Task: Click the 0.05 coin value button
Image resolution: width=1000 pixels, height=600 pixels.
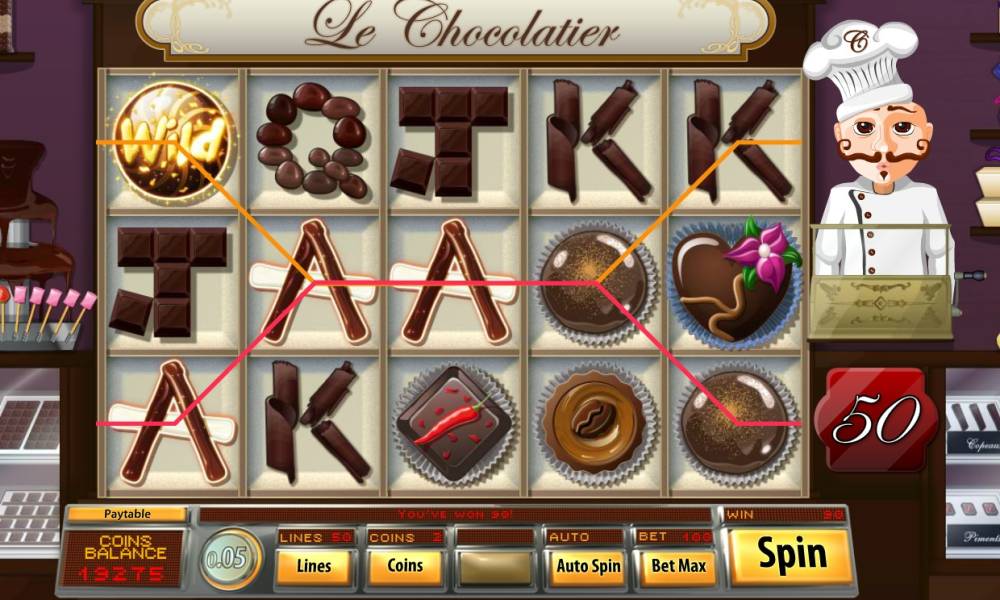Action: (231, 558)
